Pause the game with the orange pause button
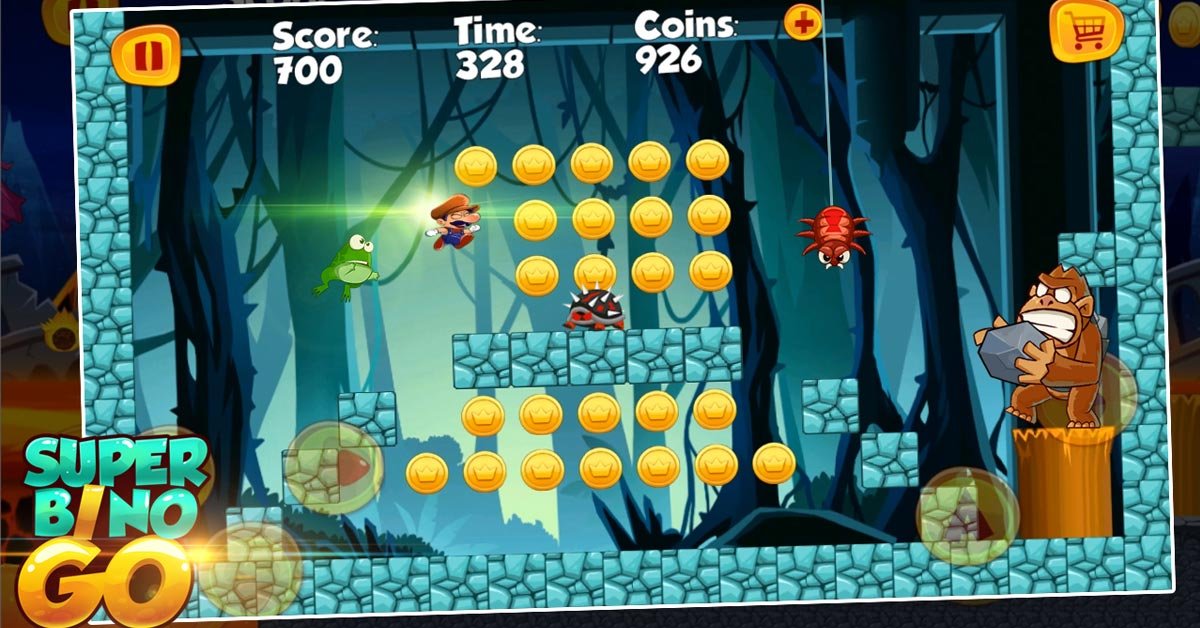1200x628 pixels. click(146, 54)
